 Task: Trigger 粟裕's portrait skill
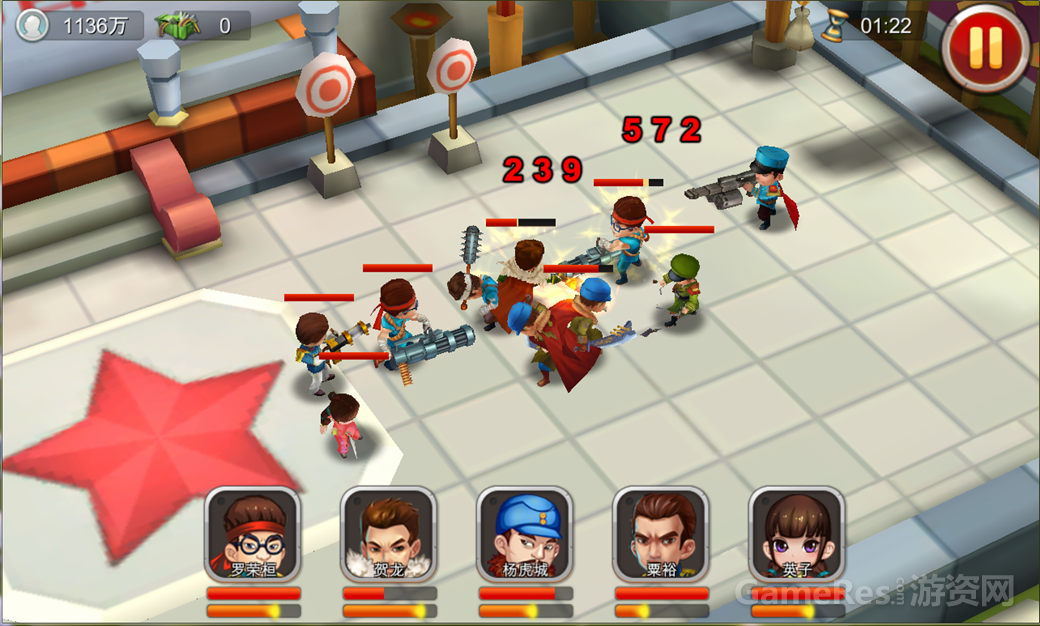(661, 534)
